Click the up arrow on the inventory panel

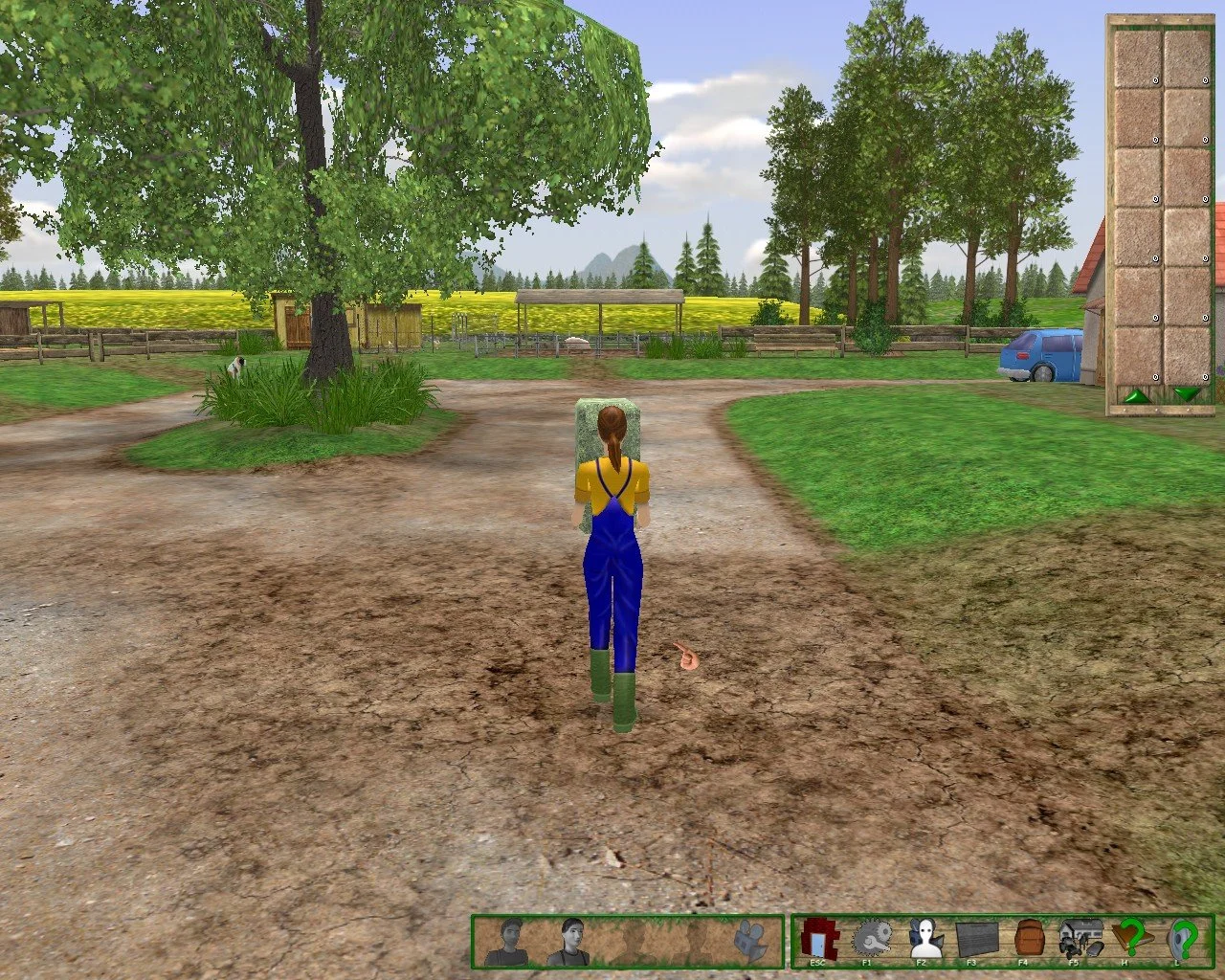1139,393
